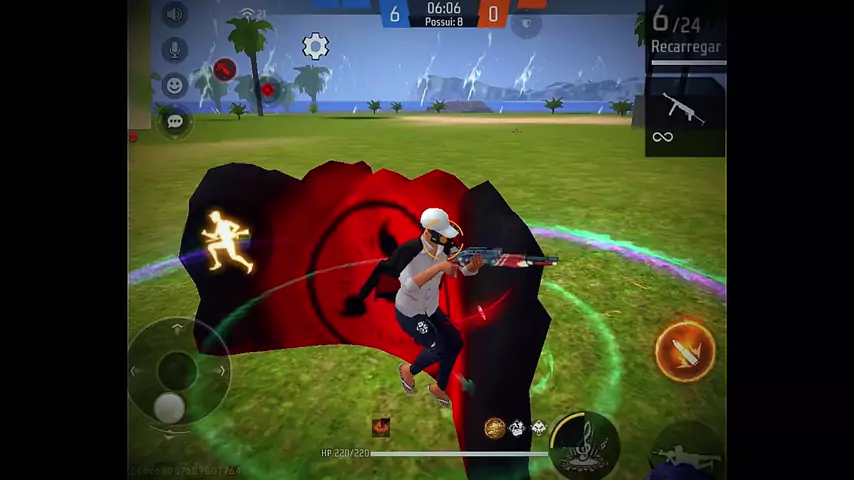The image size is (854, 480).
Task: Tap the virtual movement joystick
Action: click(x=177, y=372)
